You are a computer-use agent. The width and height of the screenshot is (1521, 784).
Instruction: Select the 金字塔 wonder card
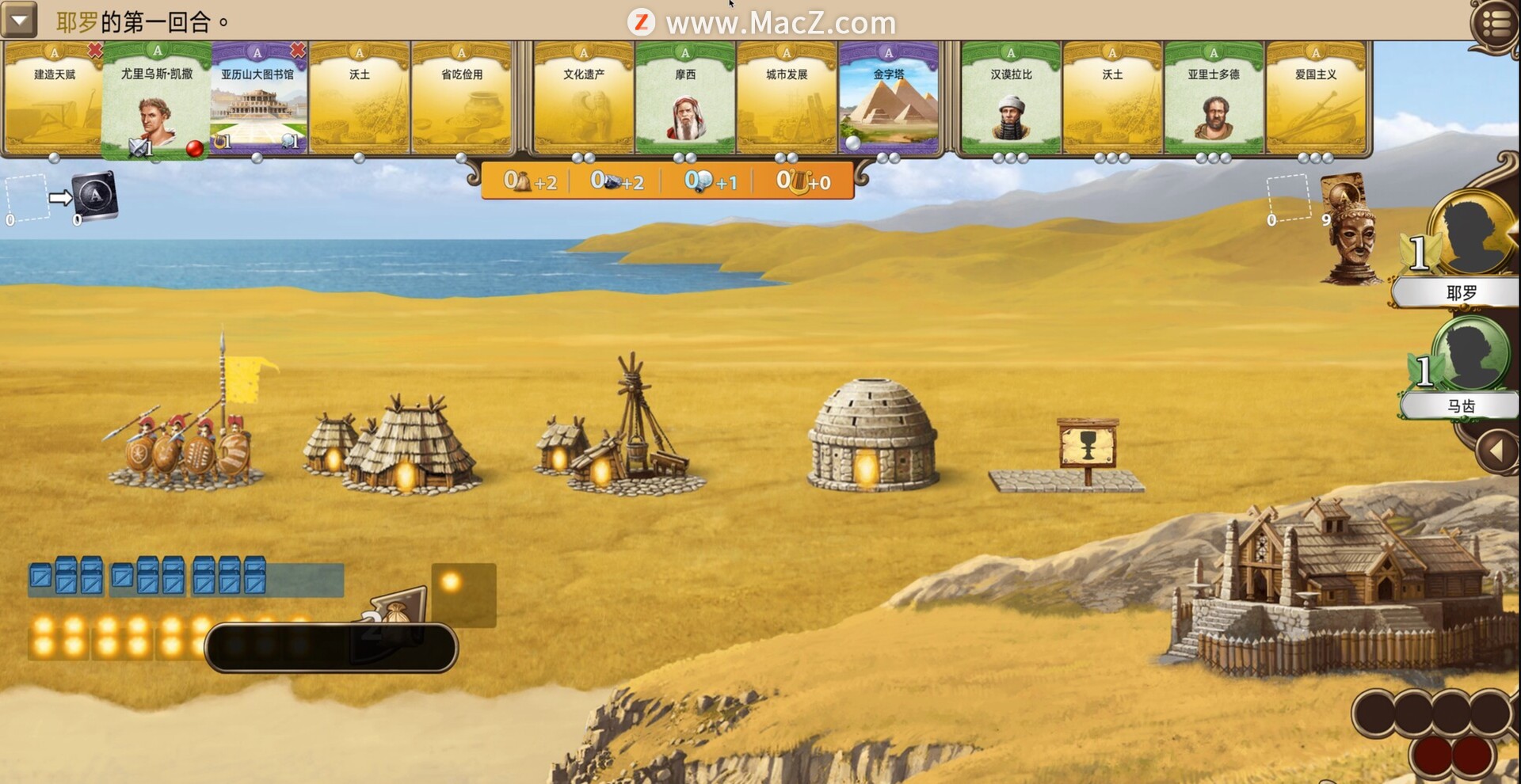(x=888, y=99)
